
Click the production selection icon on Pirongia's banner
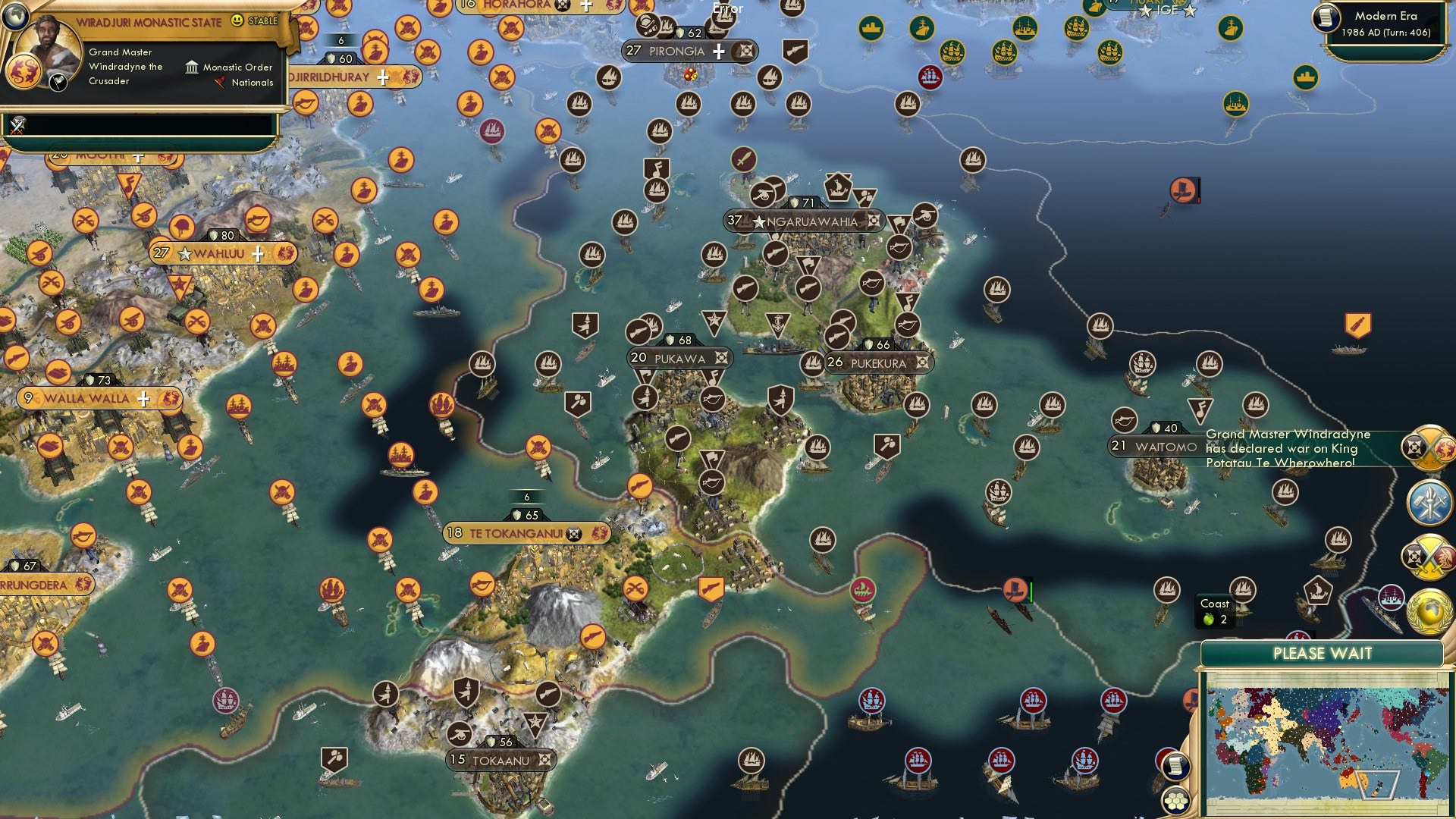point(742,52)
